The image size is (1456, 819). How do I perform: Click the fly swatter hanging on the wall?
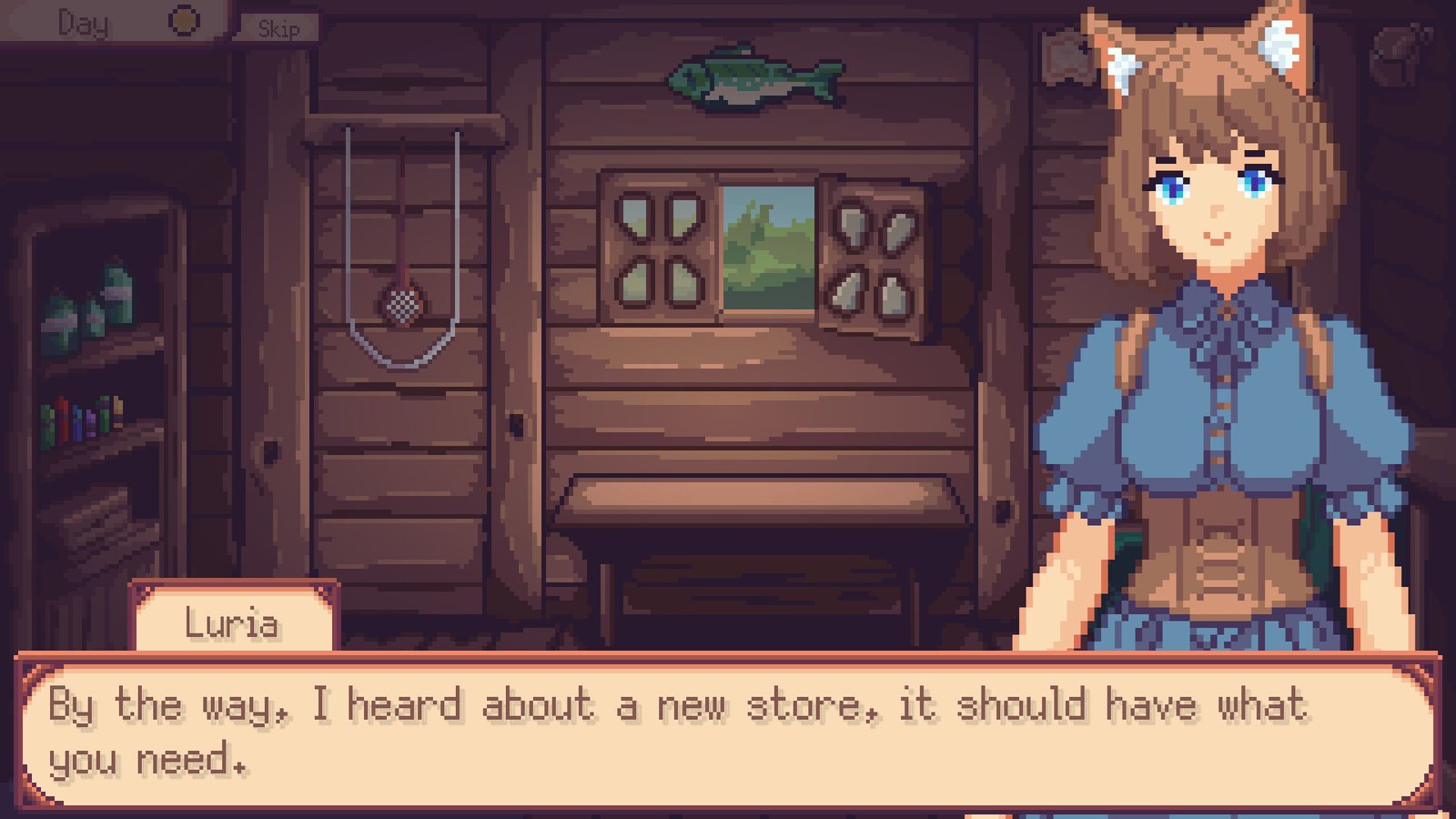pyautogui.click(x=400, y=305)
